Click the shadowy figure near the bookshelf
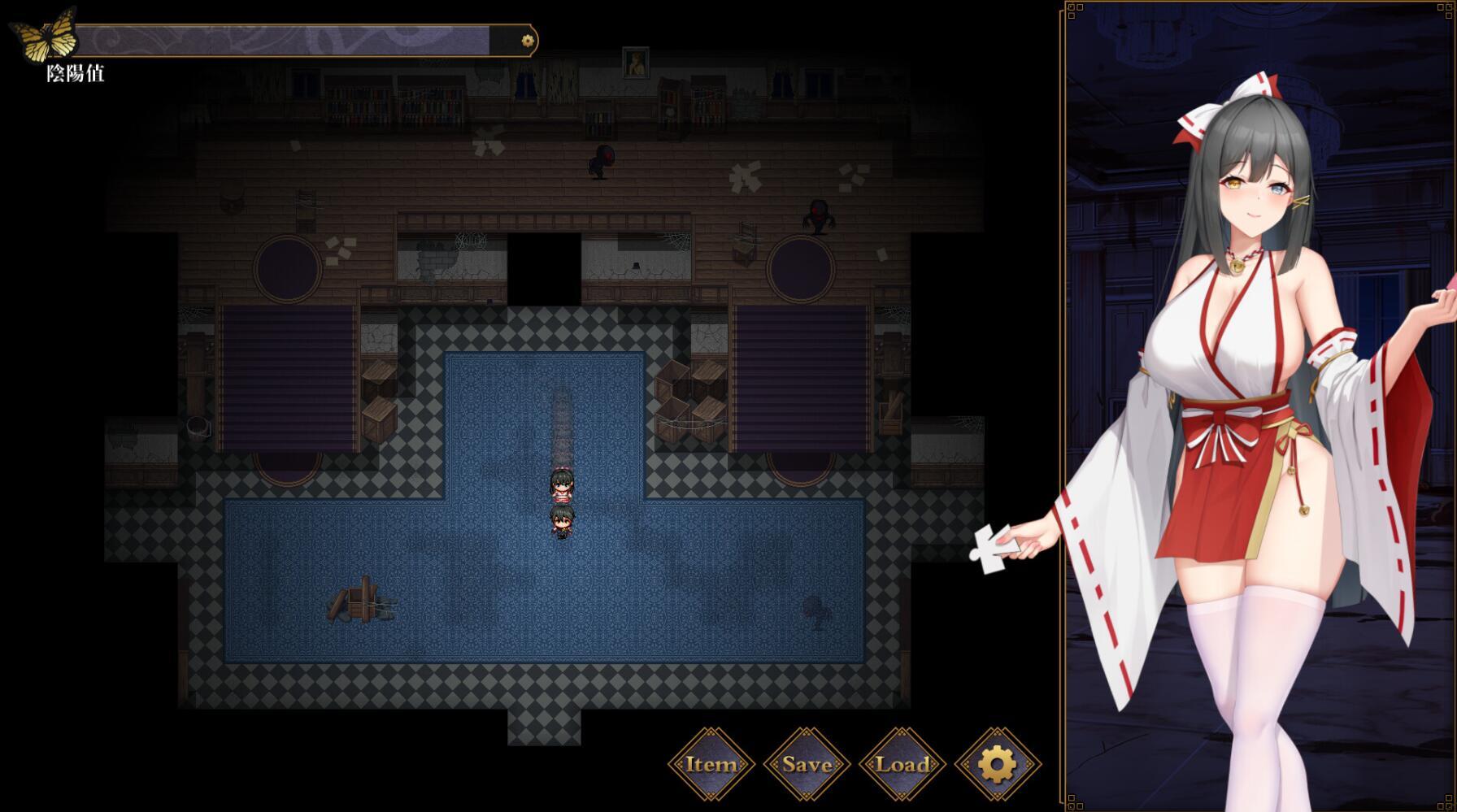Viewport: 1457px width, 812px height. click(602, 160)
